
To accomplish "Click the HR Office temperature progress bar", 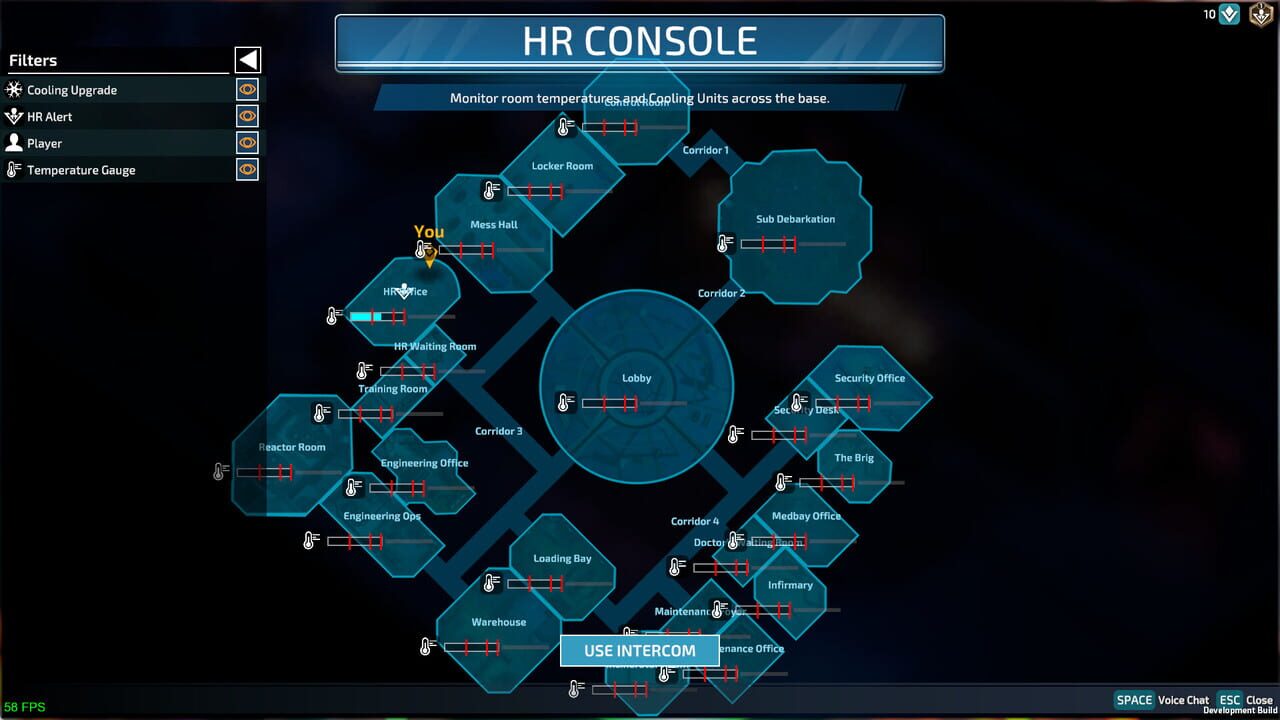I will (x=380, y=316).
